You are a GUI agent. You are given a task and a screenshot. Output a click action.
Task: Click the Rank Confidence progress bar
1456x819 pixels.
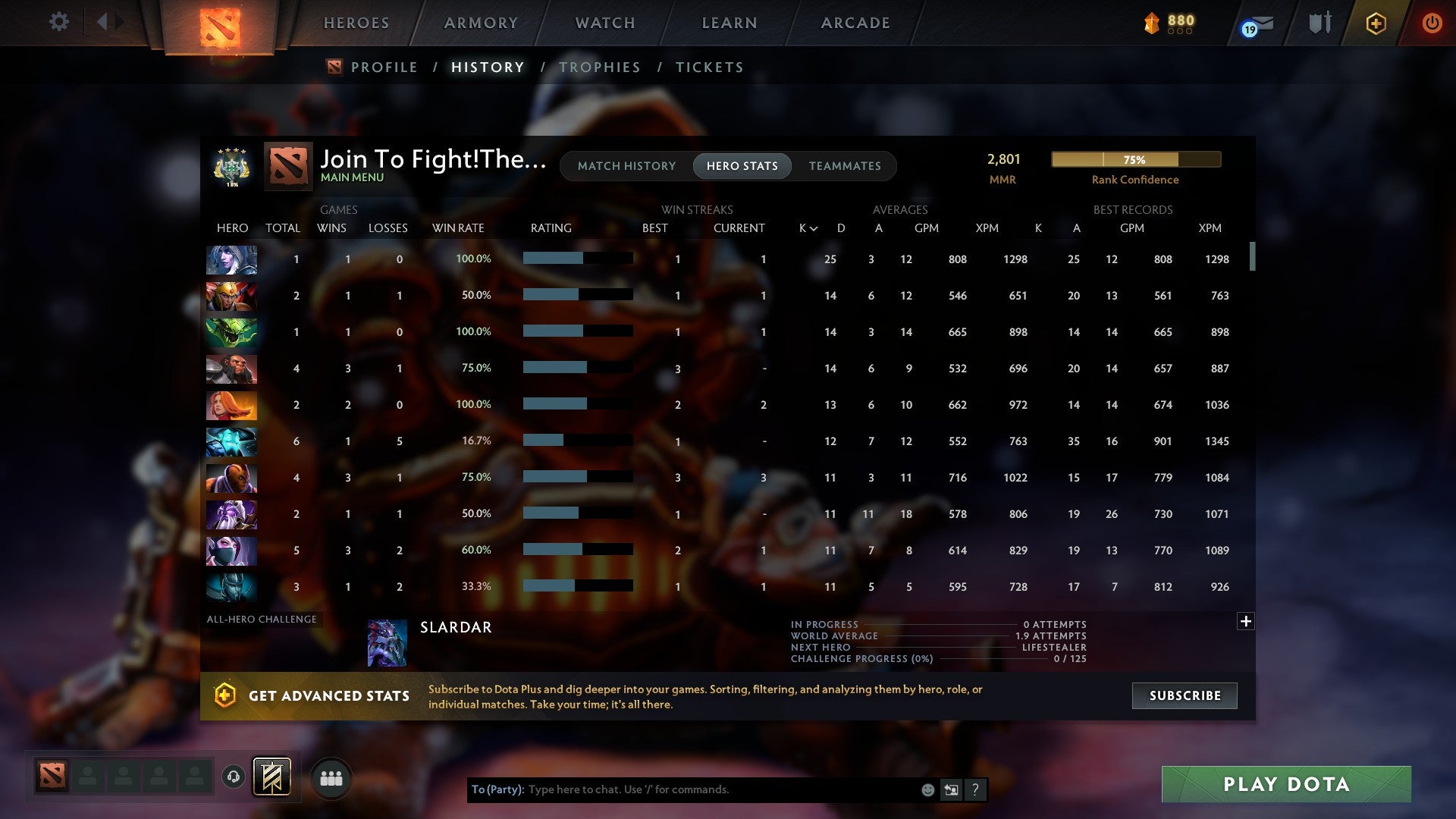(1135, 160)
